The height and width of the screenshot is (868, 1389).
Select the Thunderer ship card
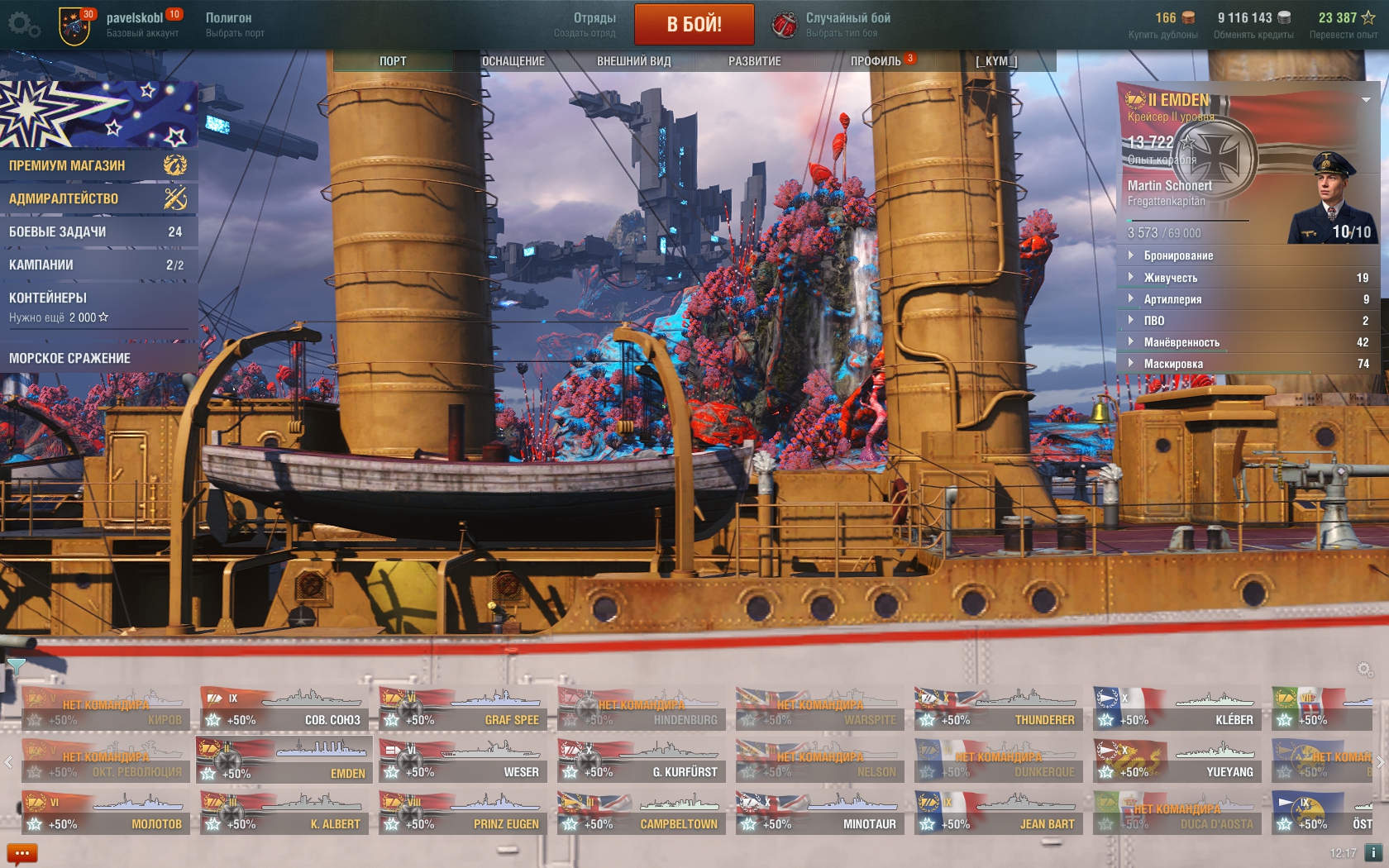click(998, 710)
